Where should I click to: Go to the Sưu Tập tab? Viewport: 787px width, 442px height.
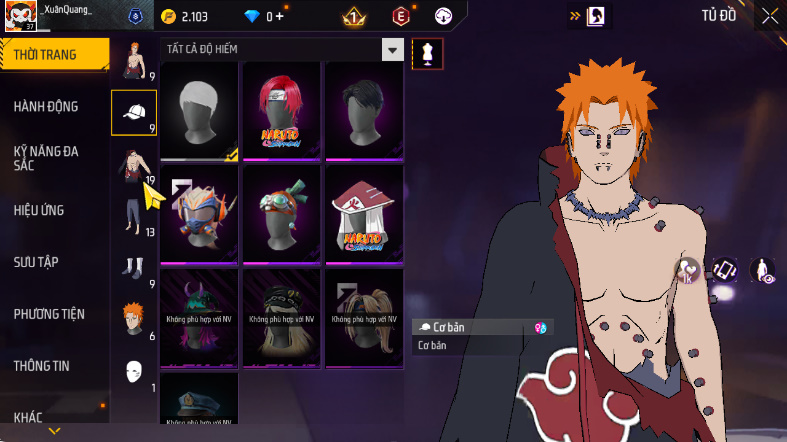point(37,262)
